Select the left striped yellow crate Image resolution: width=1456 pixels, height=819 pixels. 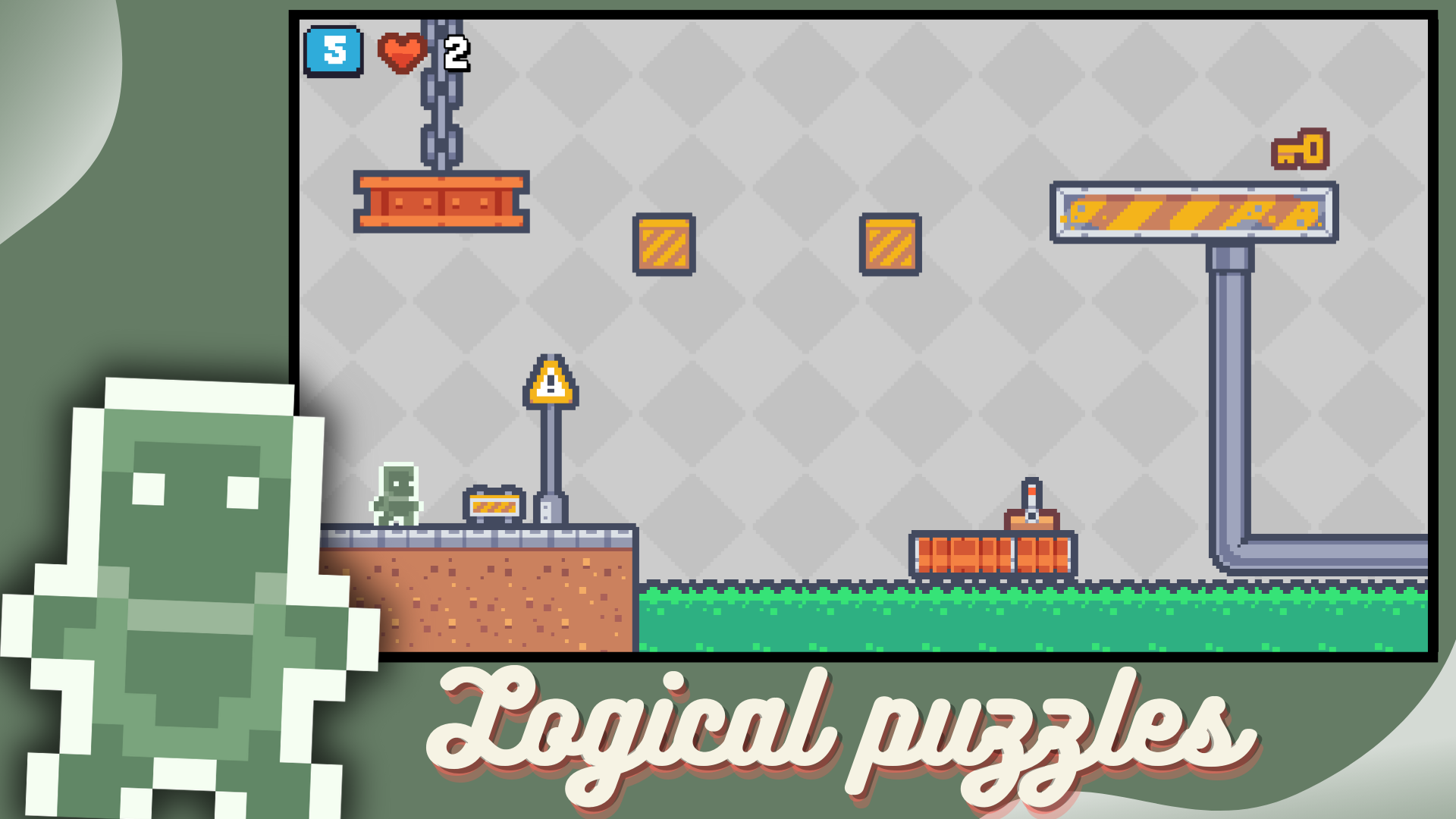pos(665,245)
